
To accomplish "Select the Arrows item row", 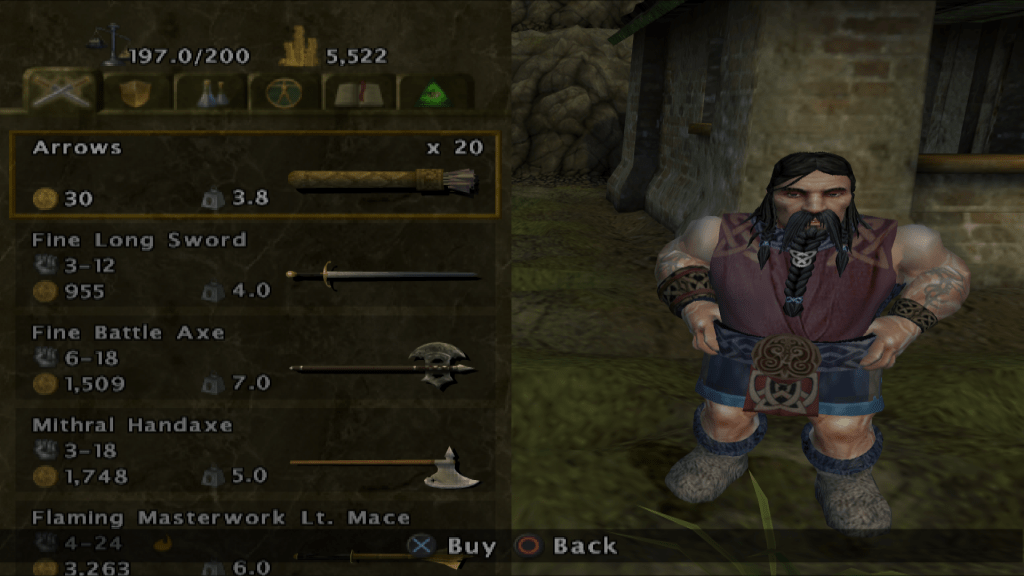I will (254, 174).
